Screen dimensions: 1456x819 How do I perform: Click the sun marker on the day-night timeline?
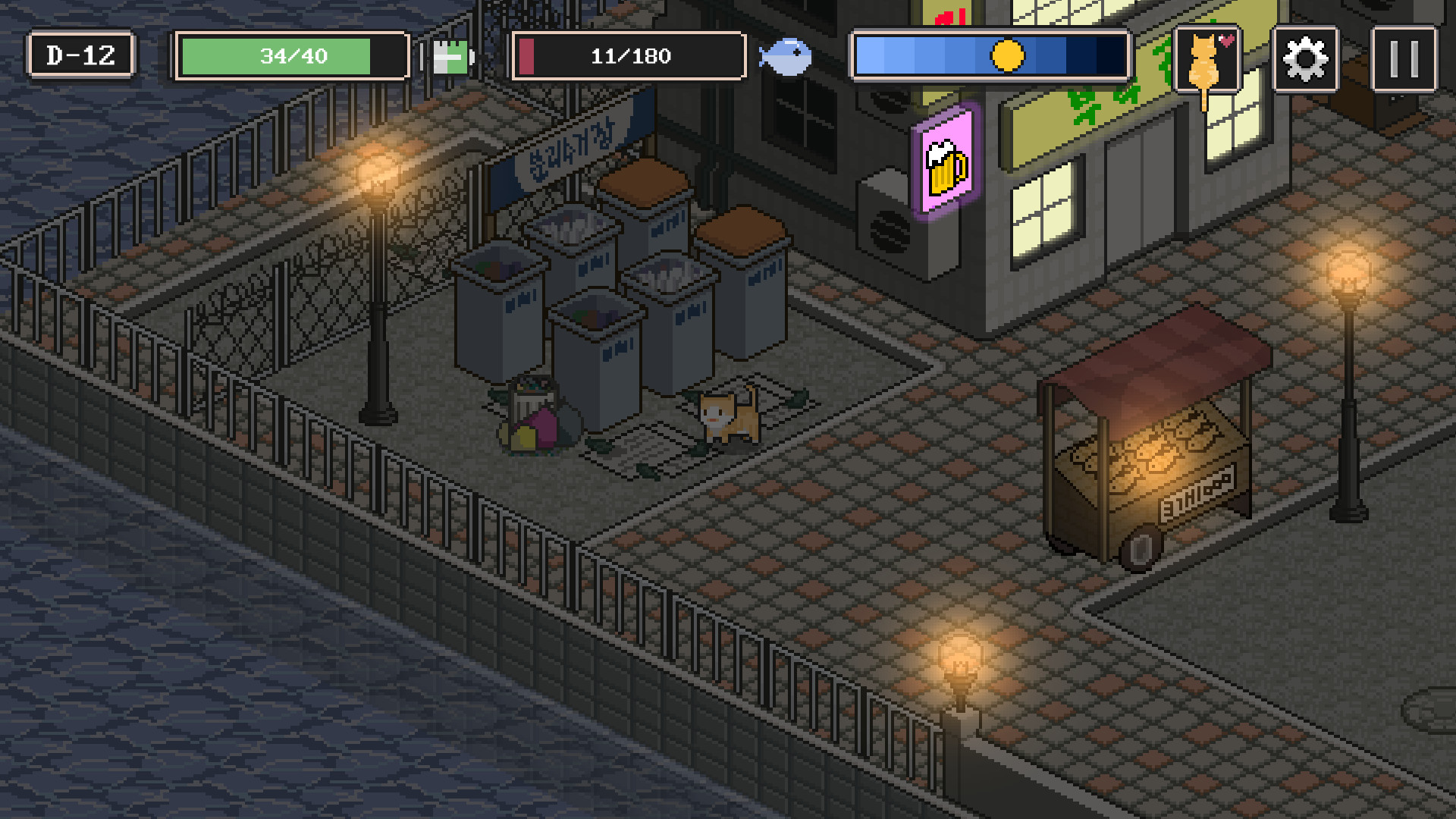[1009, 55]
